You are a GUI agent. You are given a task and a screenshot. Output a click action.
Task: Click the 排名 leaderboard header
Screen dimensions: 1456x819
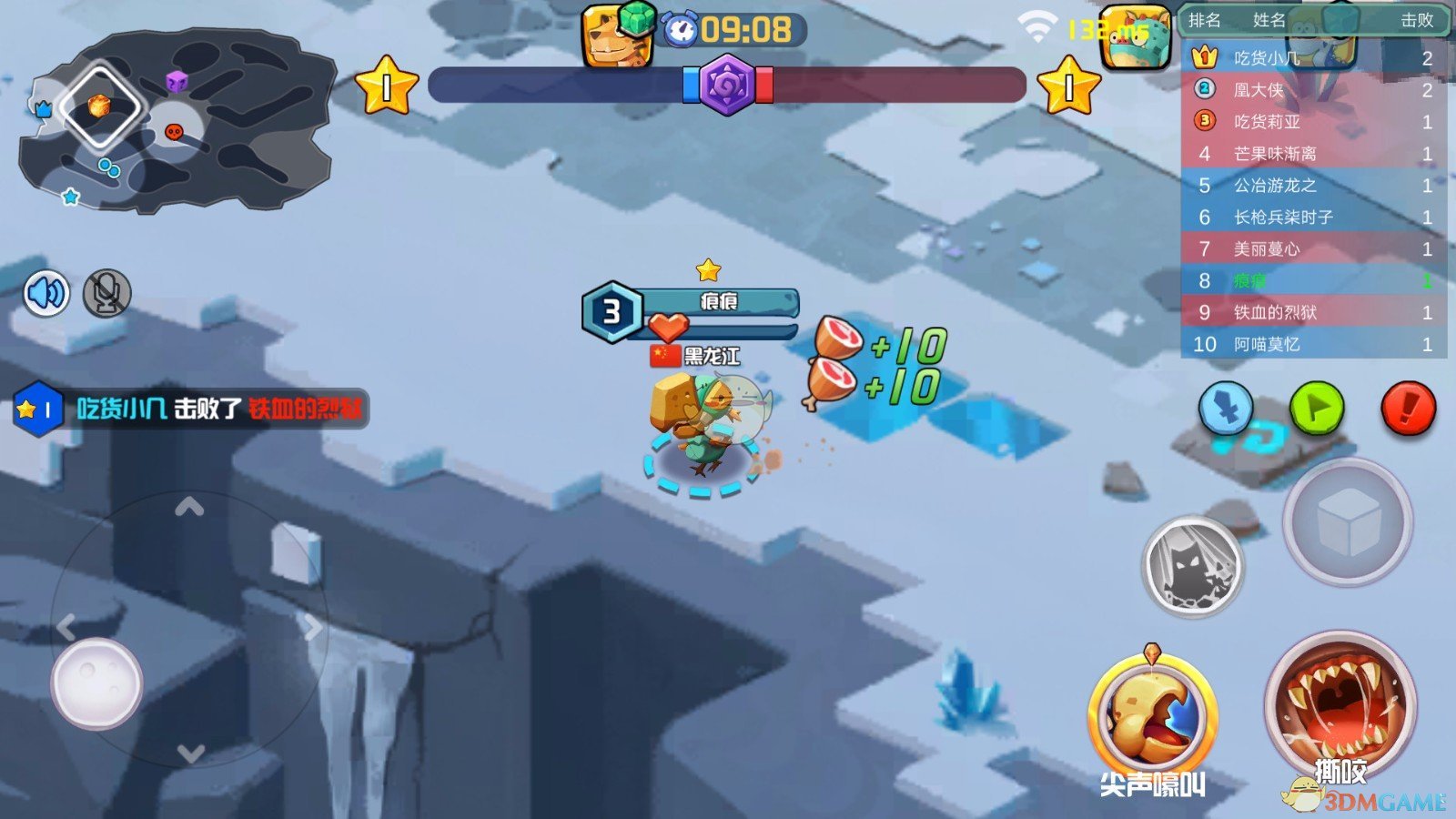click(1204, 20)
